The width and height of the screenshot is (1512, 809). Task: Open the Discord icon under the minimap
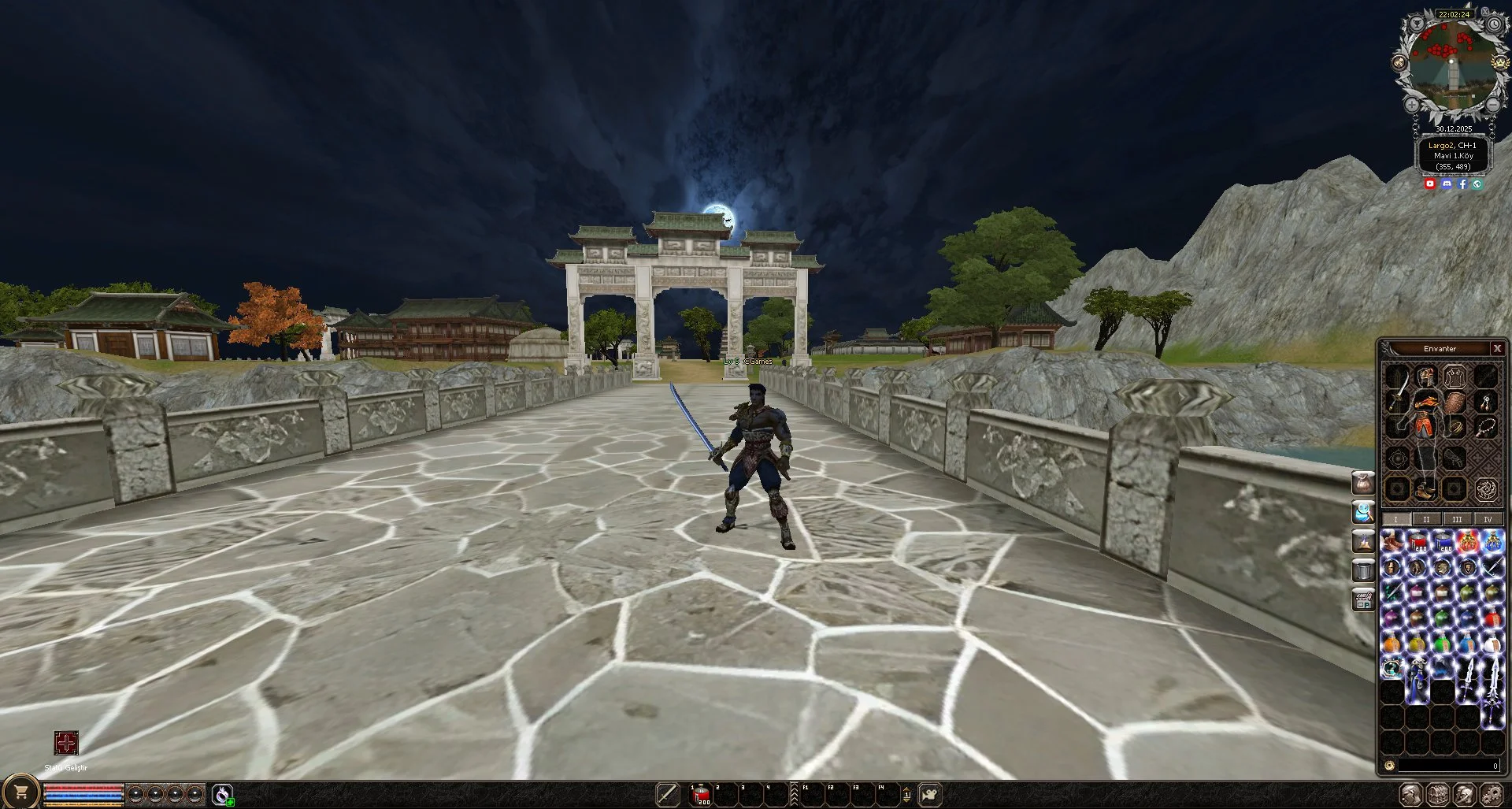pyautogui.click(x=1447, y=184)
